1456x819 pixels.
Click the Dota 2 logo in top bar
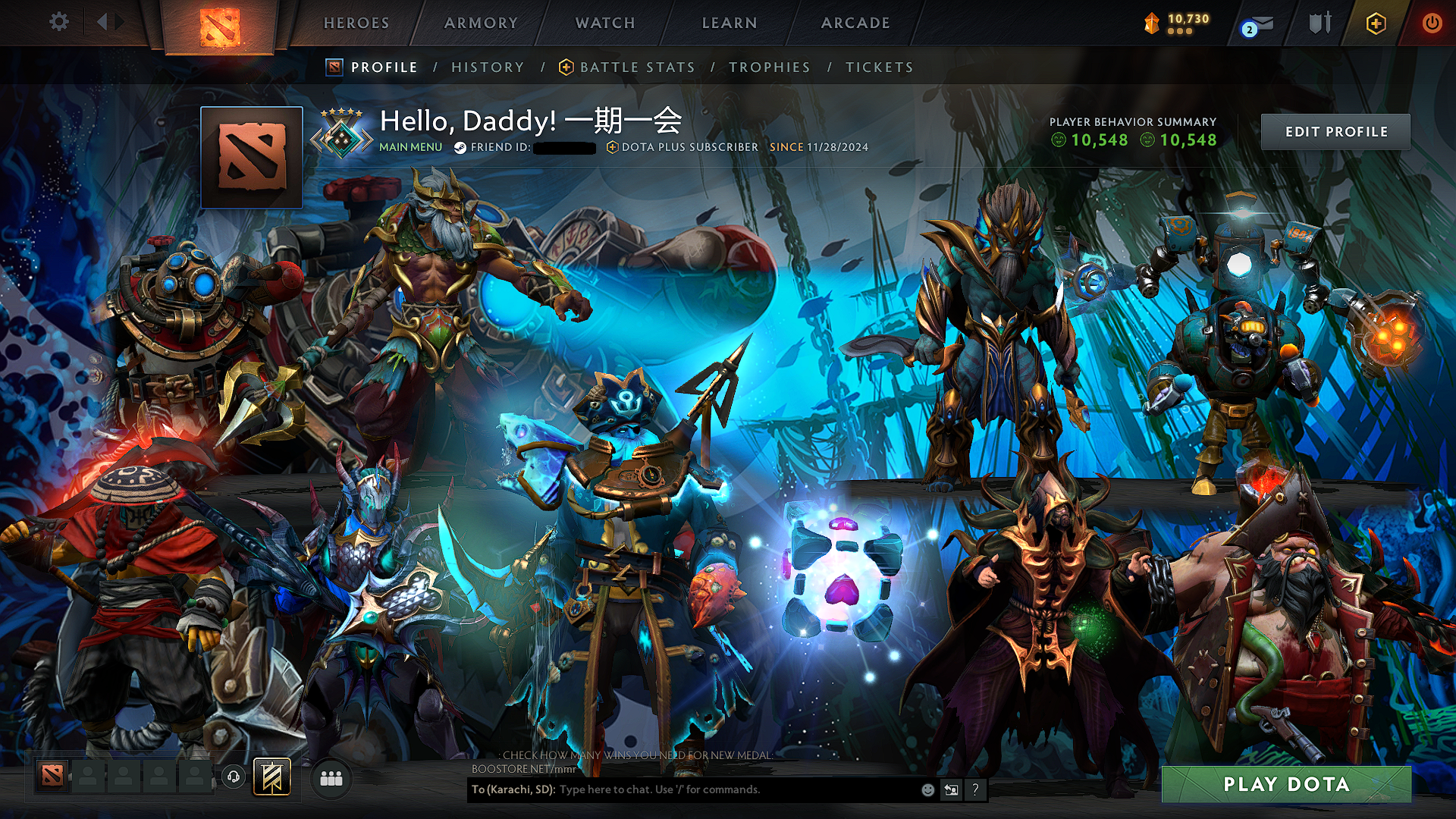pos(221,26)
